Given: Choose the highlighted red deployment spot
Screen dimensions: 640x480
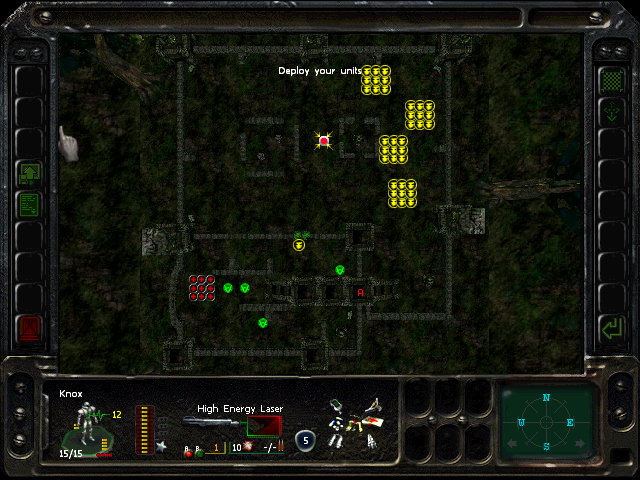Looking at the screenshot, I should pos(324,141).
